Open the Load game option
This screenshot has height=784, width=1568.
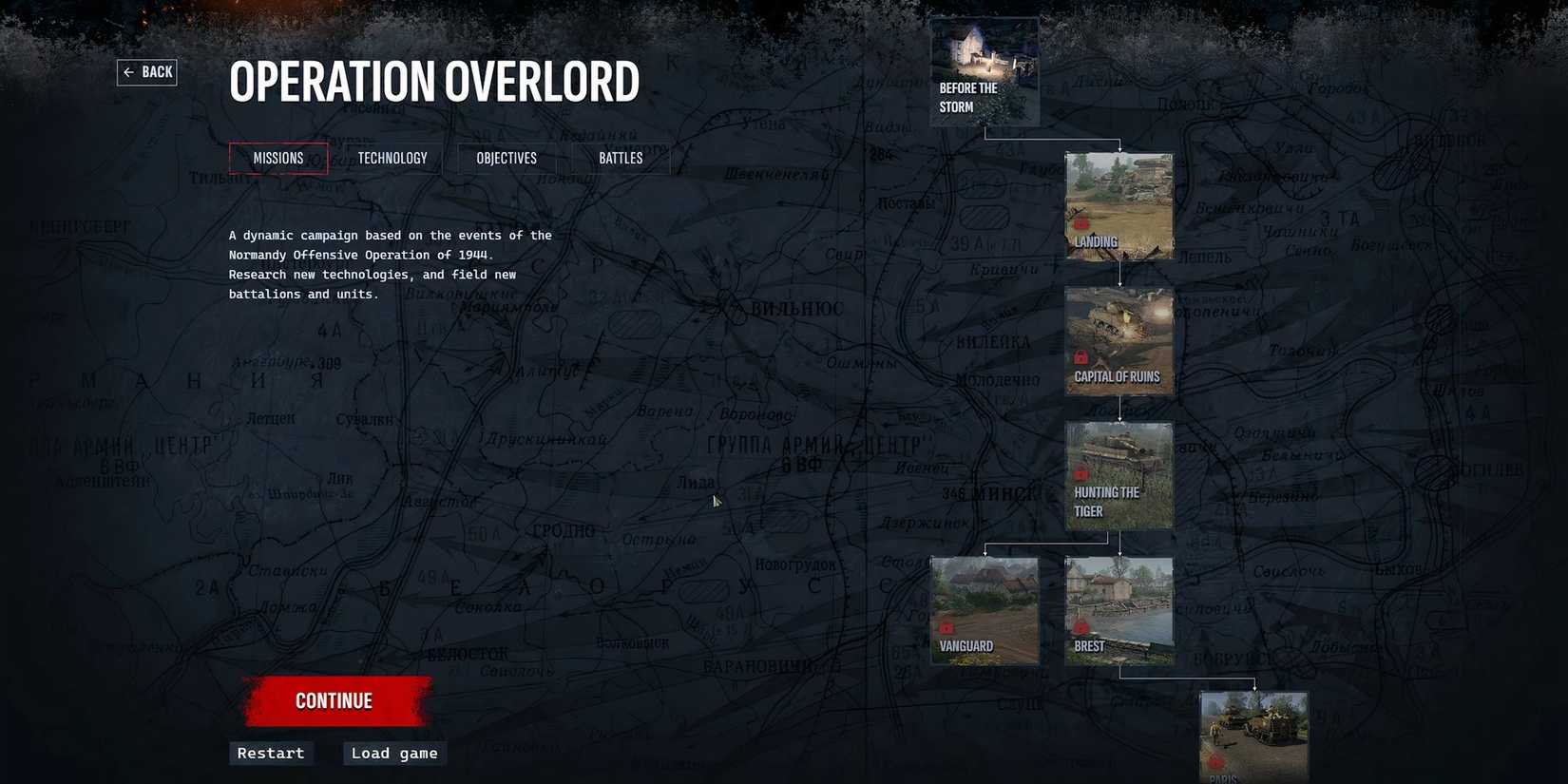[393, 753]
